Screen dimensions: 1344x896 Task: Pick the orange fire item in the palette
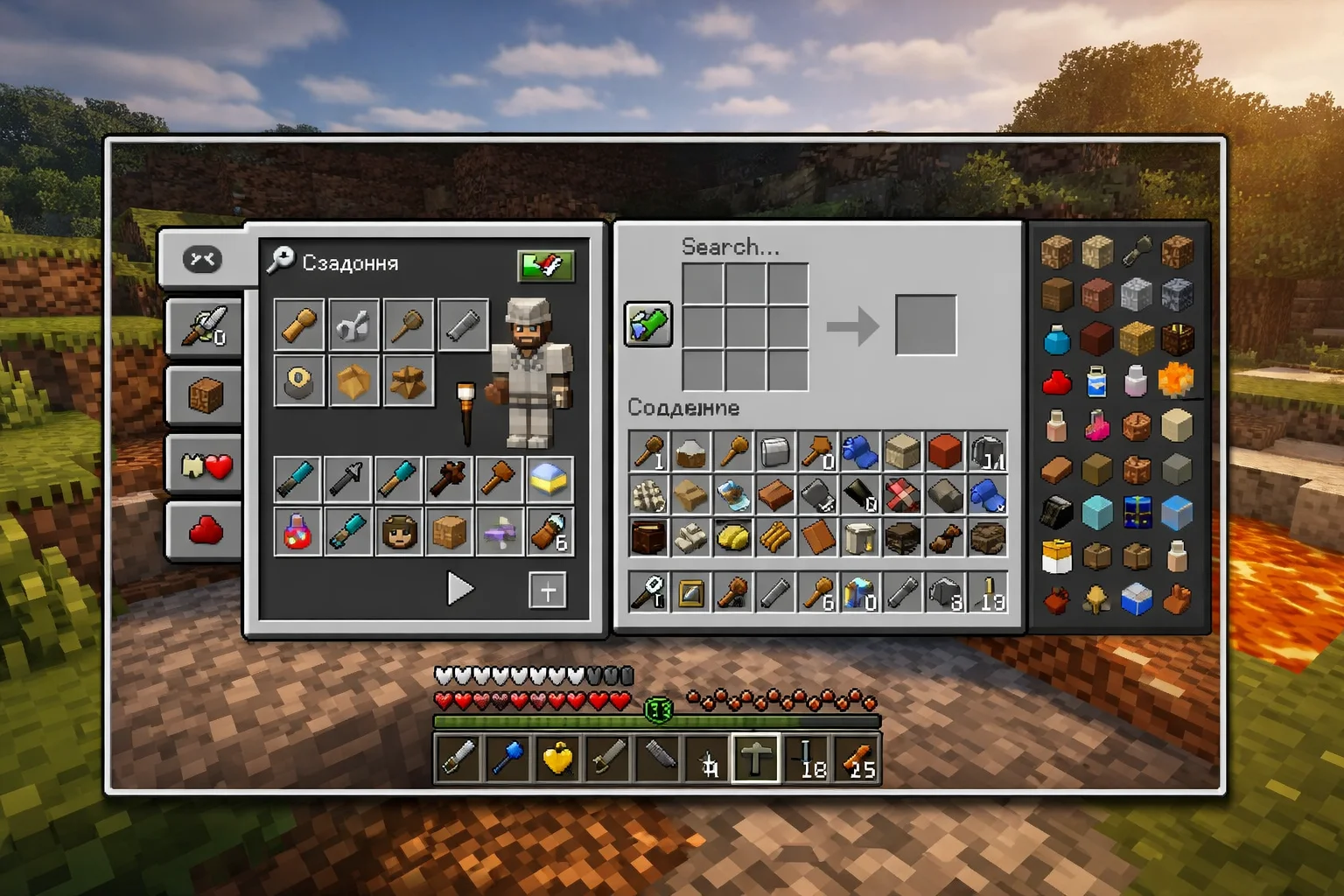click(1176, 381)
